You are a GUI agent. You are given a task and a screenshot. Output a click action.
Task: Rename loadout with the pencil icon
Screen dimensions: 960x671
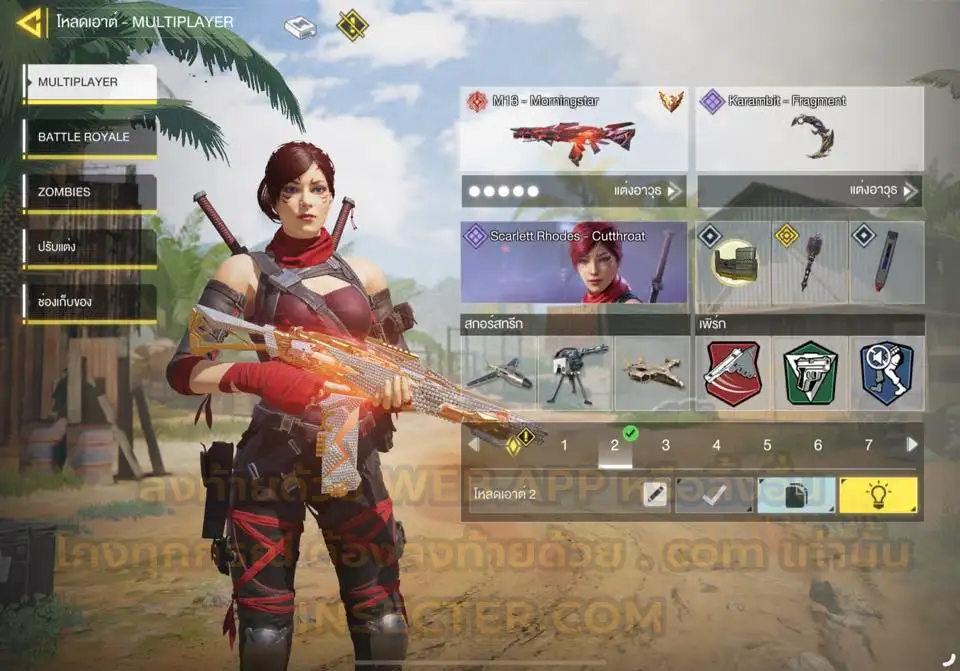click(x=655, y=495)
